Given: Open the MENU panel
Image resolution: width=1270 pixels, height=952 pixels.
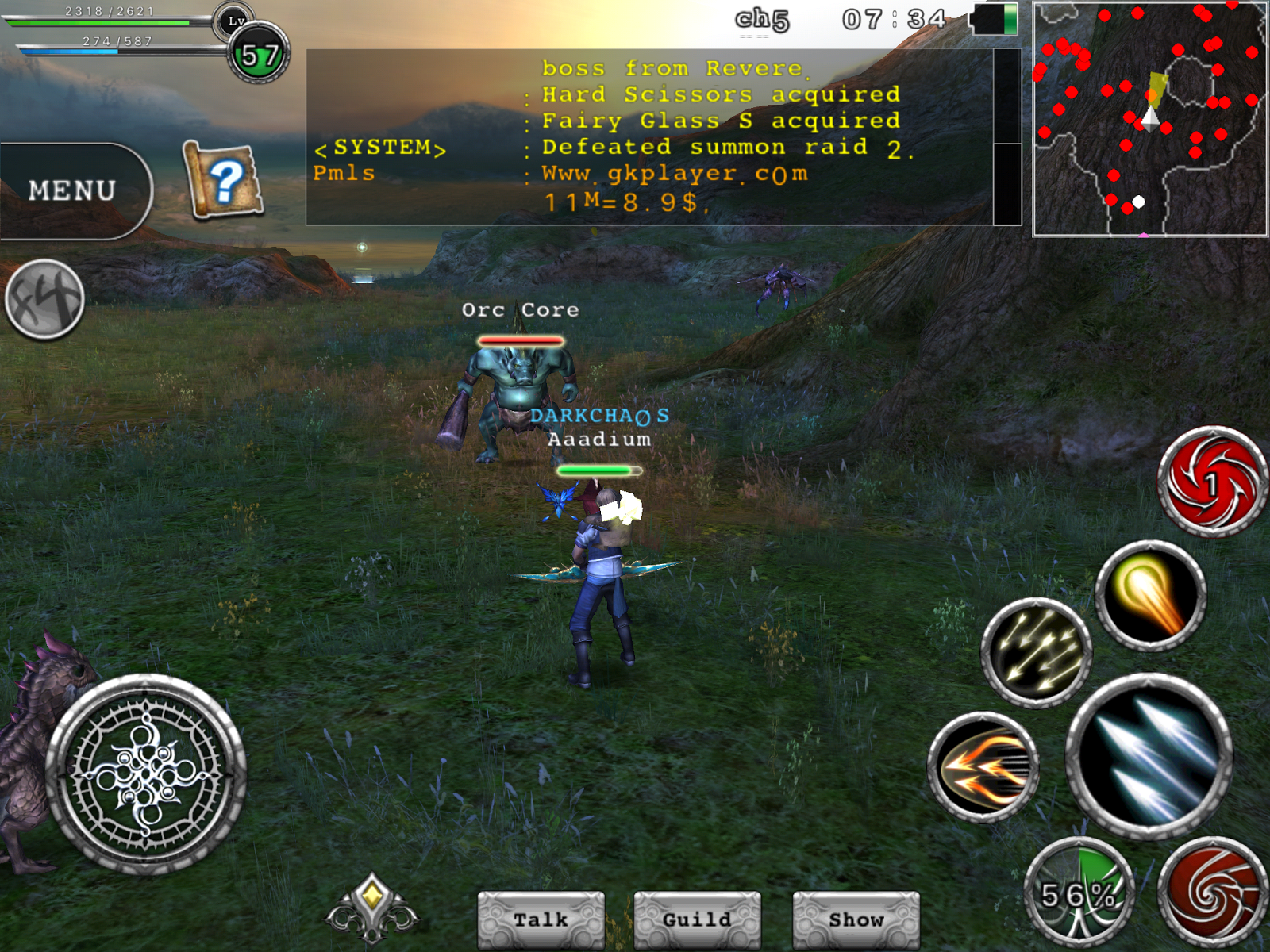Looking at the screenshot, I should coord(71,188).
